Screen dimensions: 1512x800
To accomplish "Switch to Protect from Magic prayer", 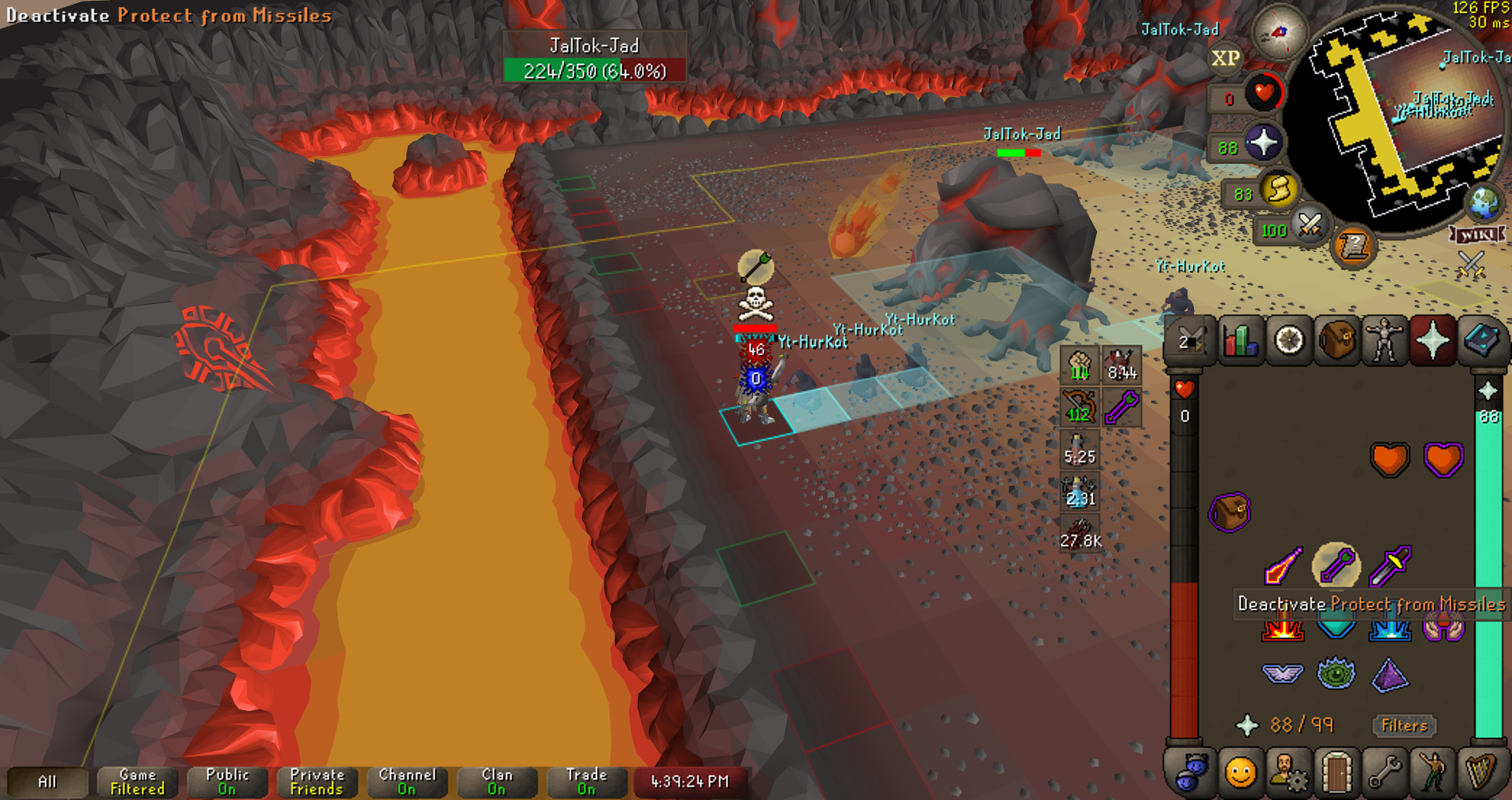I will point(1282,565).
